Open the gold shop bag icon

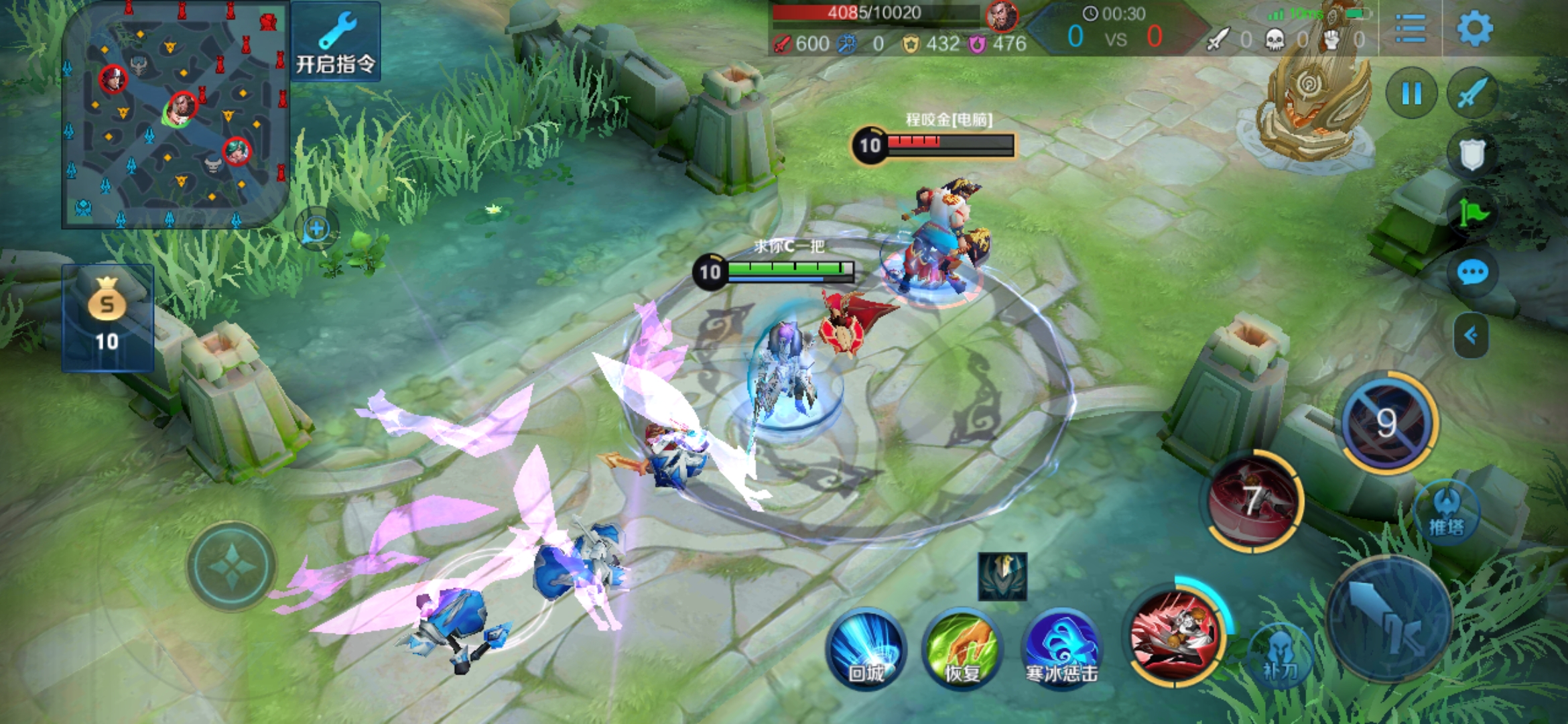[x=107, y=316]
